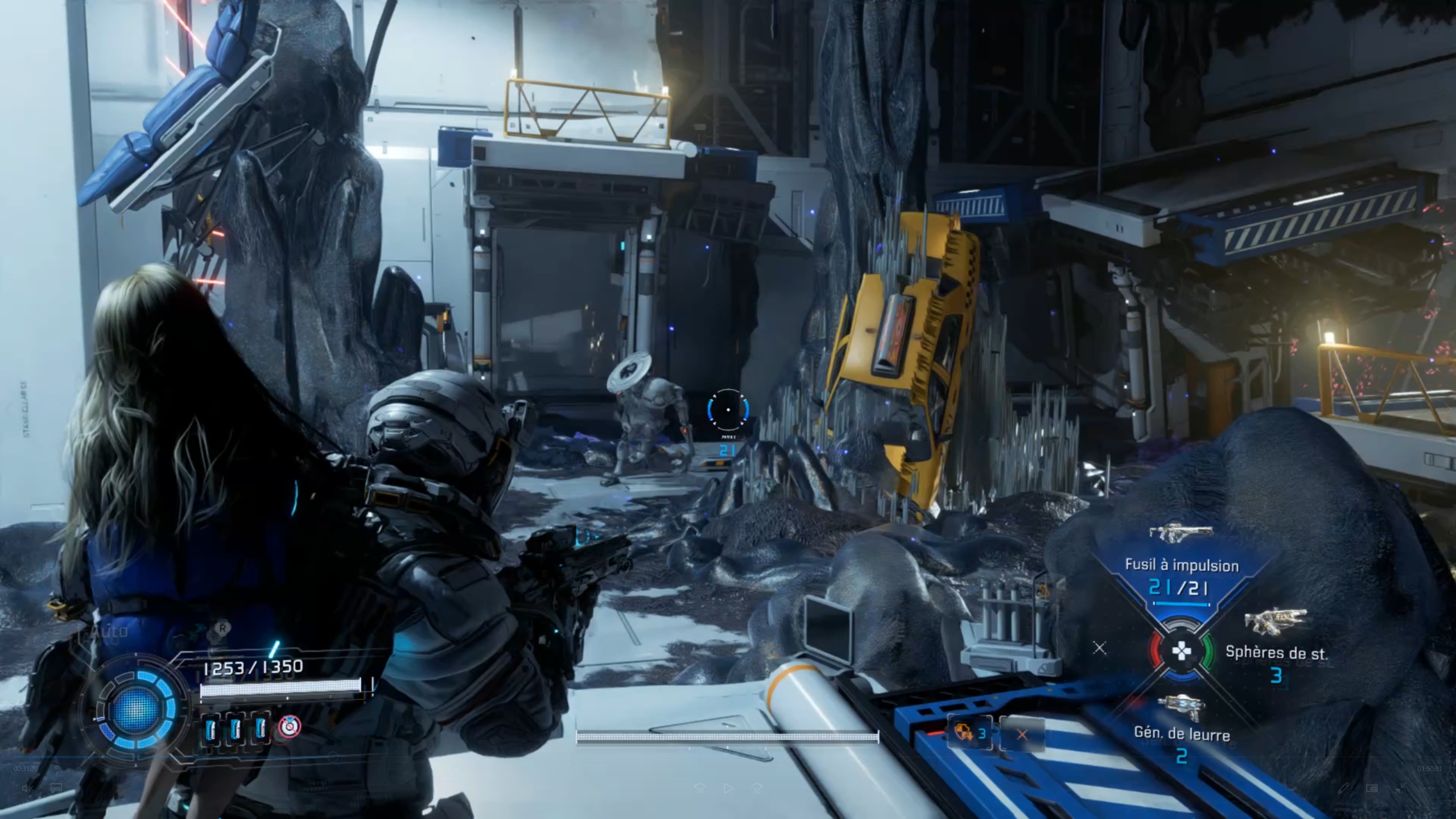Click the slot marked with an orange X

[1022, 734]
